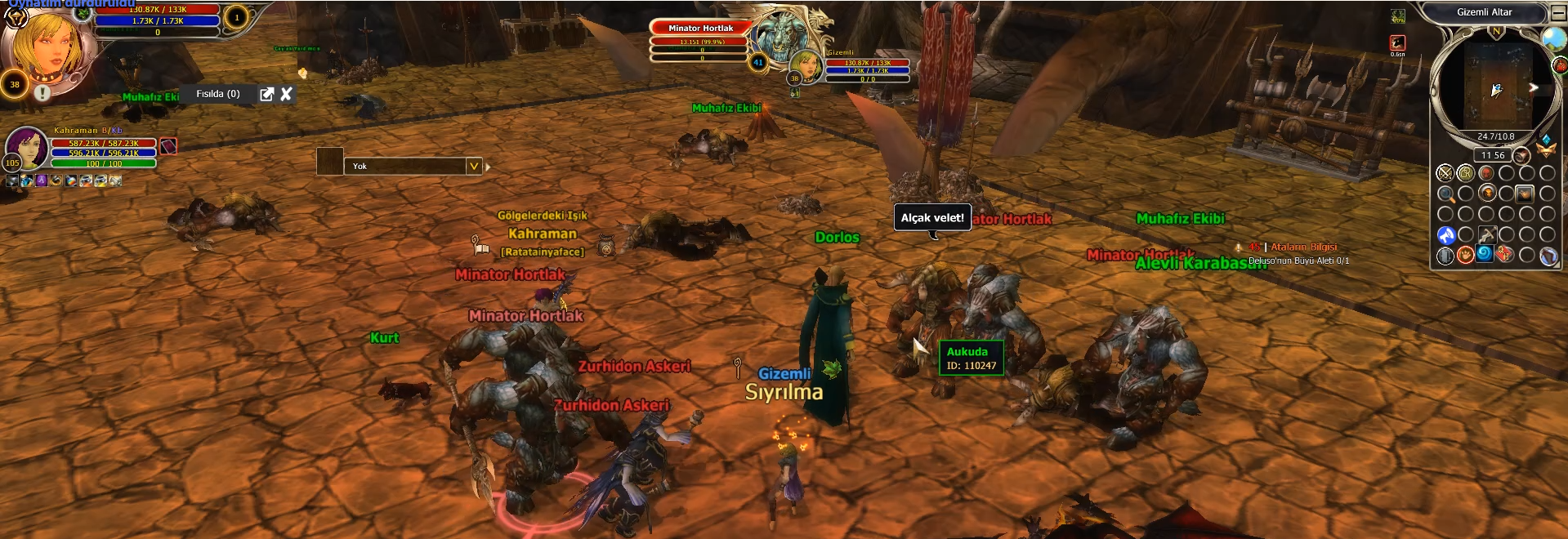1568x539 pixels.
Task: Pop out the Fısılda whisper chat
Action: 266,94
